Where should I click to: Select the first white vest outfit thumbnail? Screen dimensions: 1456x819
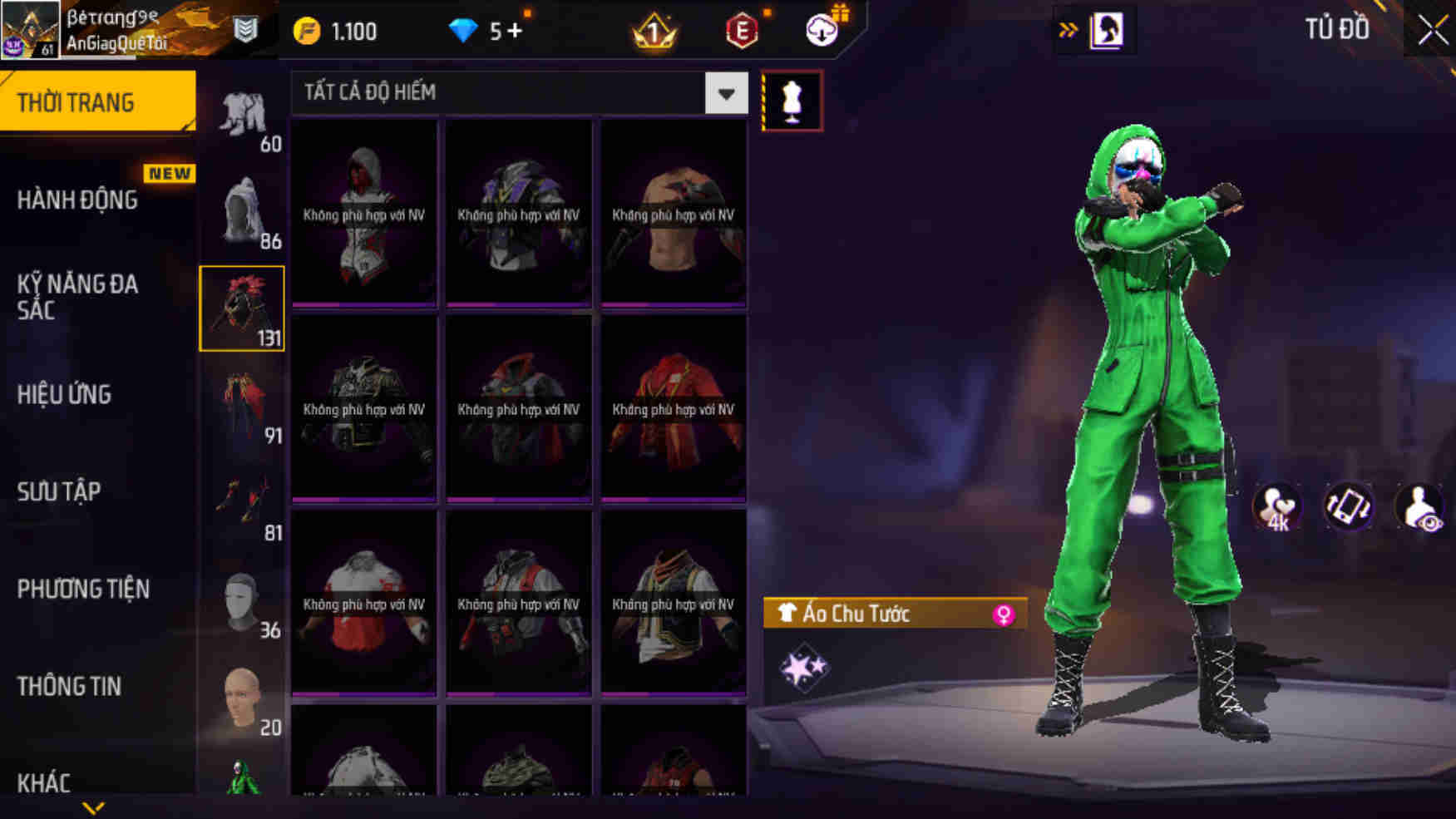tap(363, 212)
